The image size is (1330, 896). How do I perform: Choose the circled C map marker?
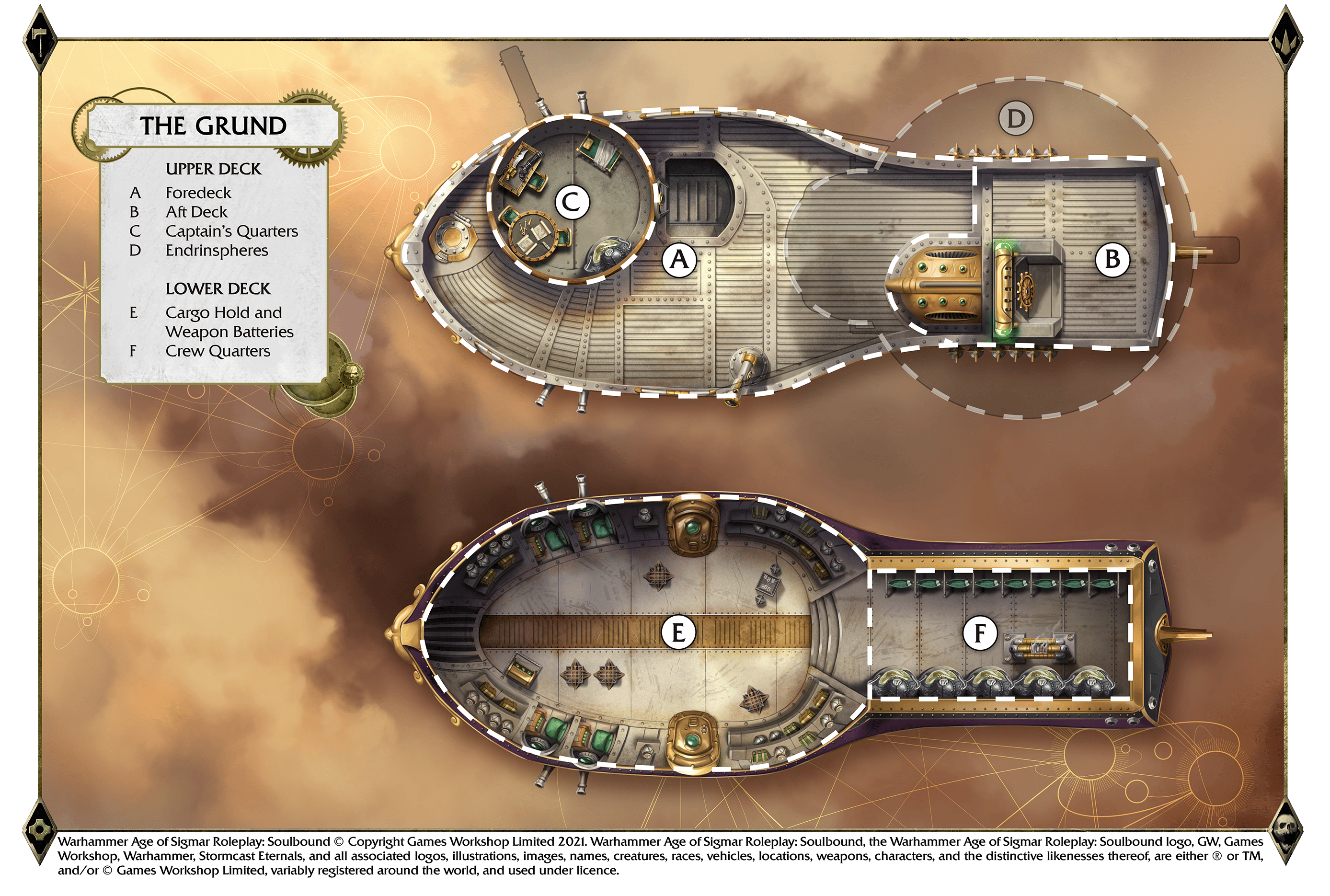click(572, 202)
